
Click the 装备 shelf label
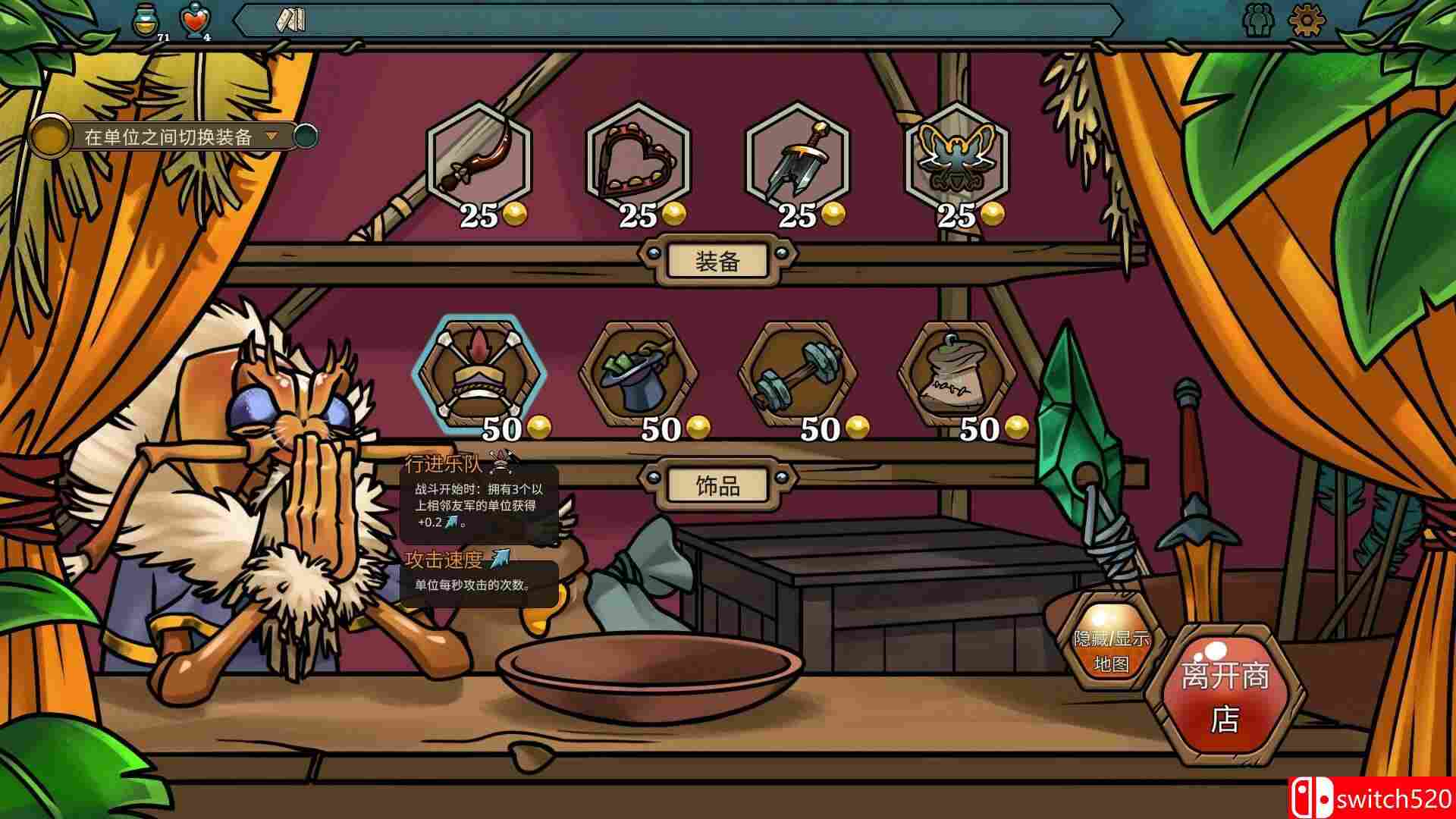point(716,260)
